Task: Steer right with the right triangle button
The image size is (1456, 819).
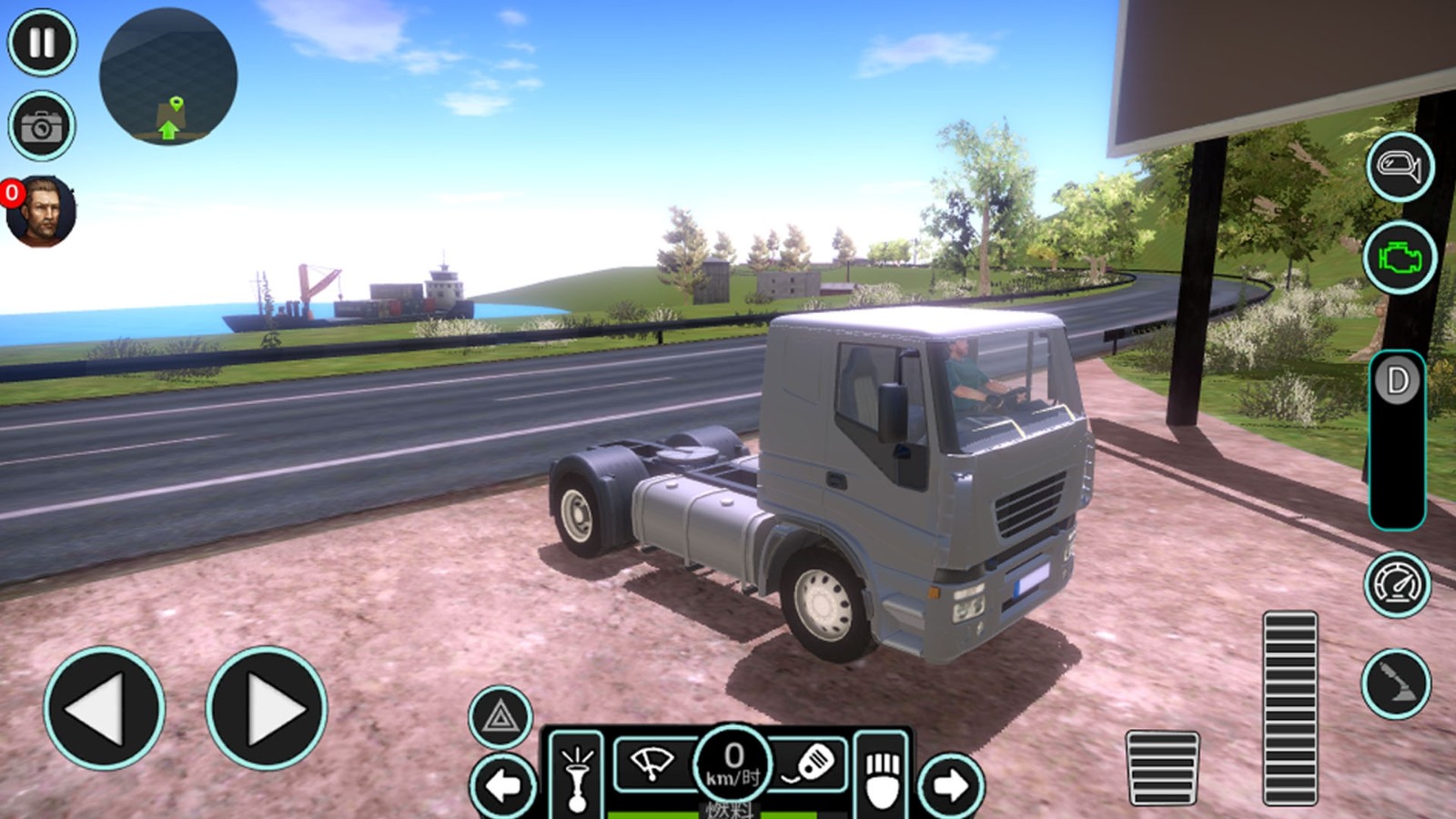Action: (267, 708)
